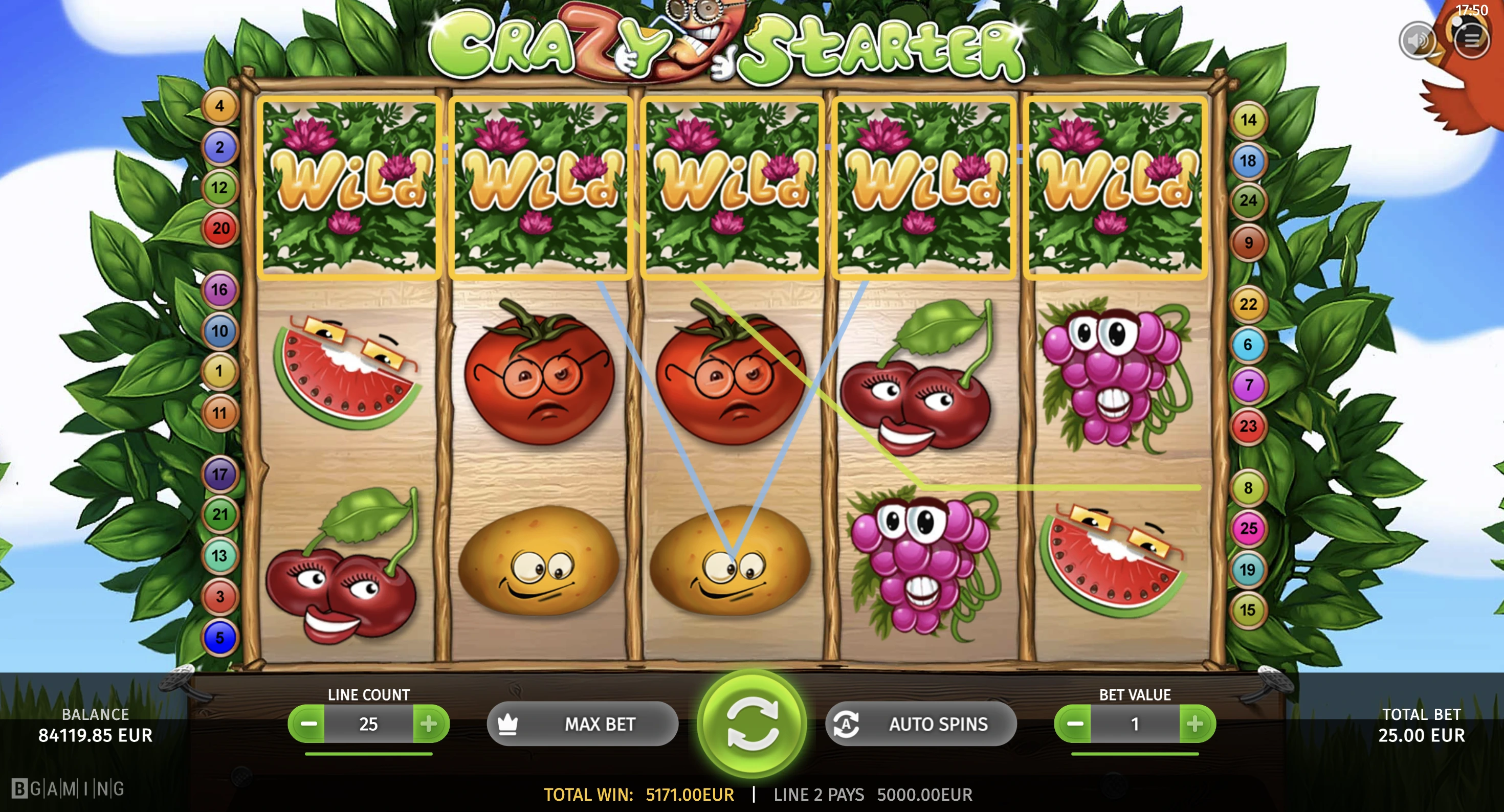
Task: Lower the bet value
Action: pyautogui.click(x=1074, y=724)
